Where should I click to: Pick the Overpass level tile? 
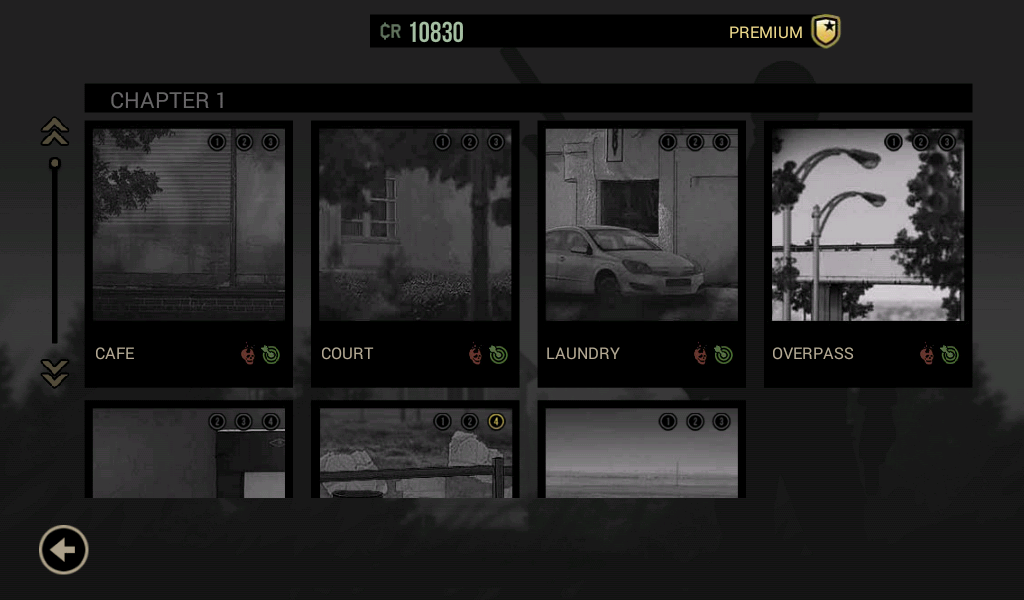click(867, 254)
